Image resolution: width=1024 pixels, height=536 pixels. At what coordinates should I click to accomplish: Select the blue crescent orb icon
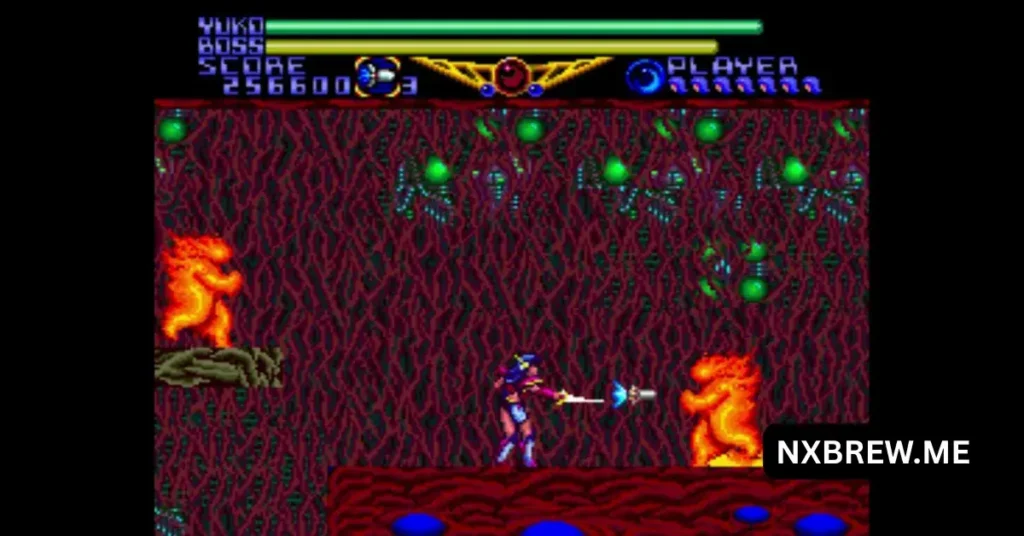pyautogui.click(x=645, y=76)
